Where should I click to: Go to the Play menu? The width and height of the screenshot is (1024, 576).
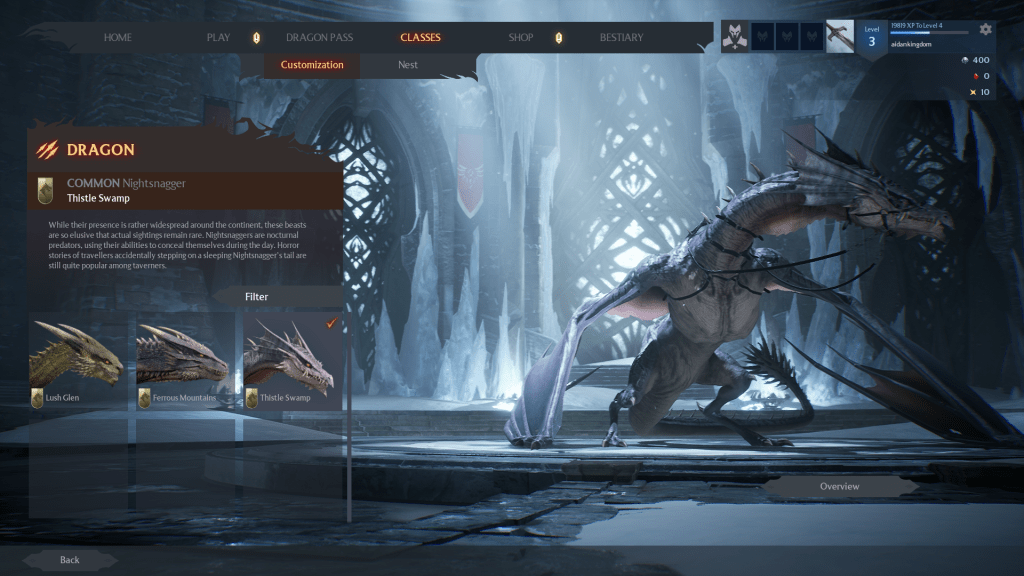[x=218, y=38]
